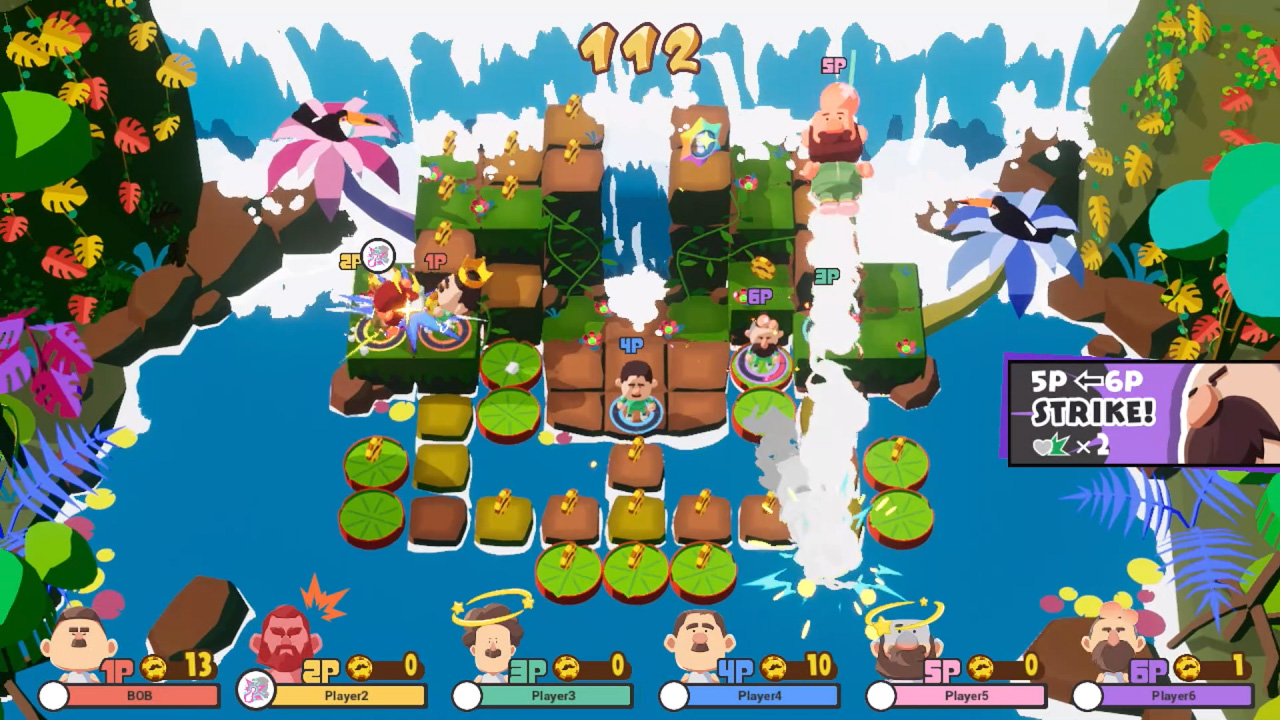
Task: Click Player4's blue health bar
Action: (x=765, y=694)
